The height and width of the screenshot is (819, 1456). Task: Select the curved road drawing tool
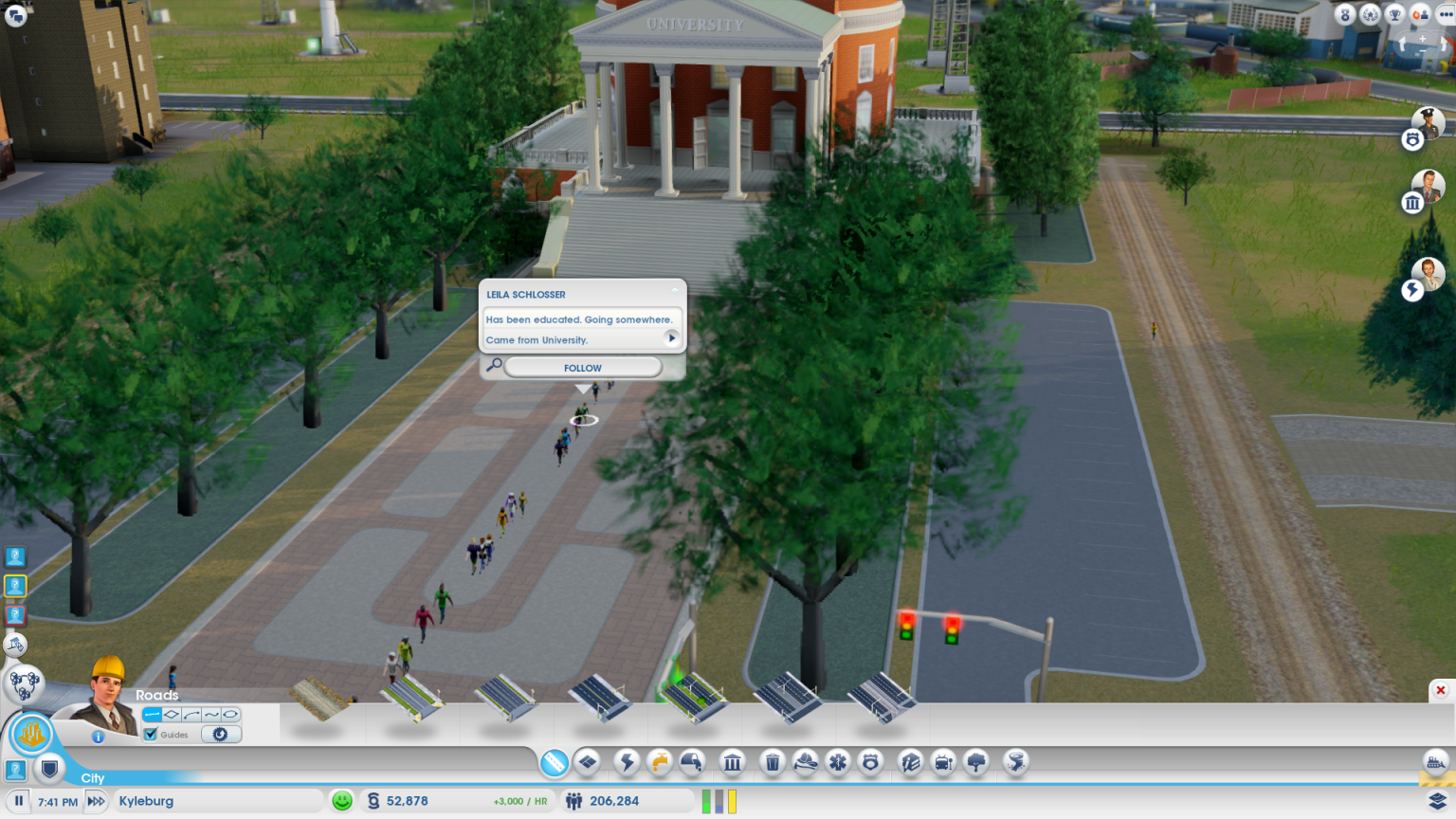192,715
